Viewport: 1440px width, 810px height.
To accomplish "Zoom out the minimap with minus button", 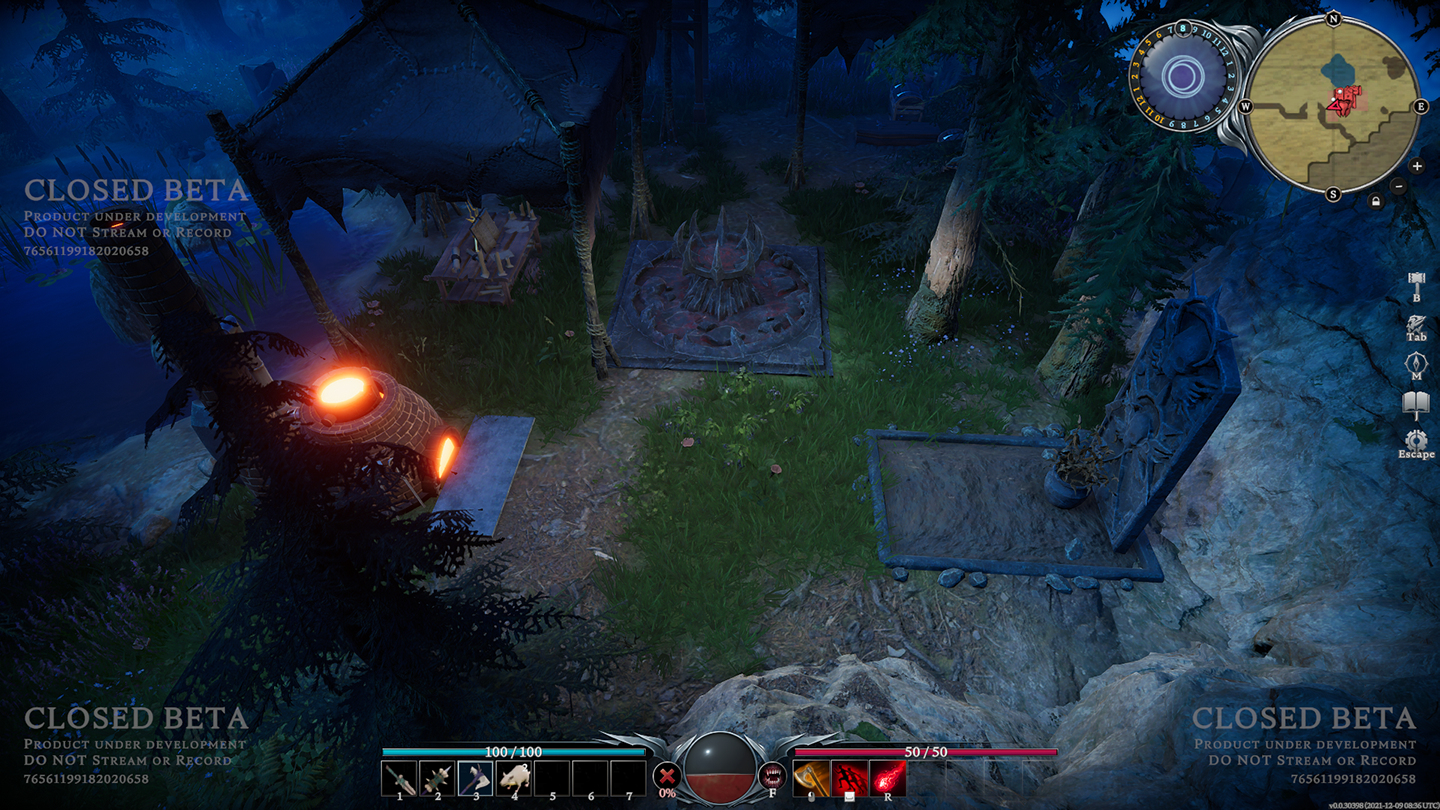I will 1398,186.
